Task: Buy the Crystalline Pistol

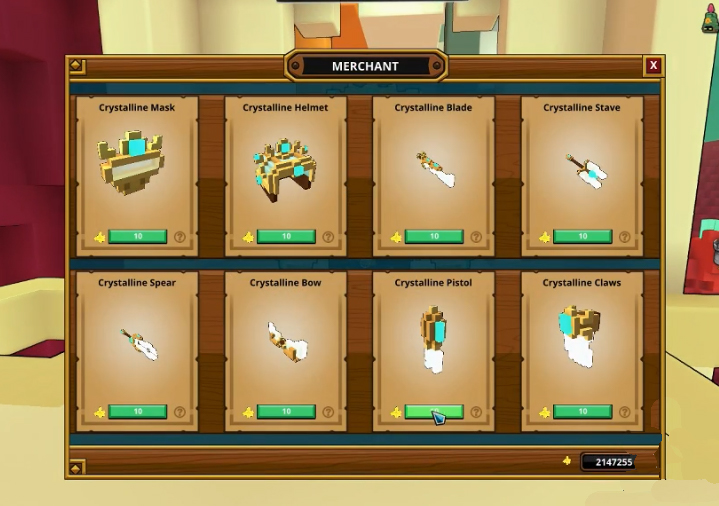Action: point(434,412)
